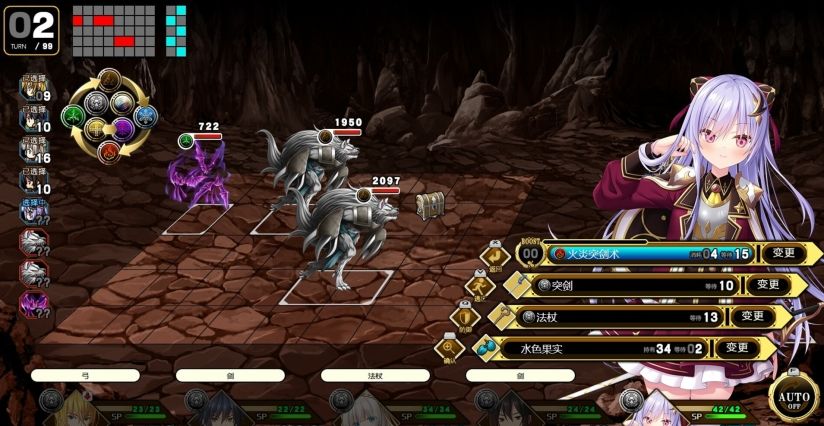
Task: Click 变更 next to 水色果实
Action: click(737, 348)
